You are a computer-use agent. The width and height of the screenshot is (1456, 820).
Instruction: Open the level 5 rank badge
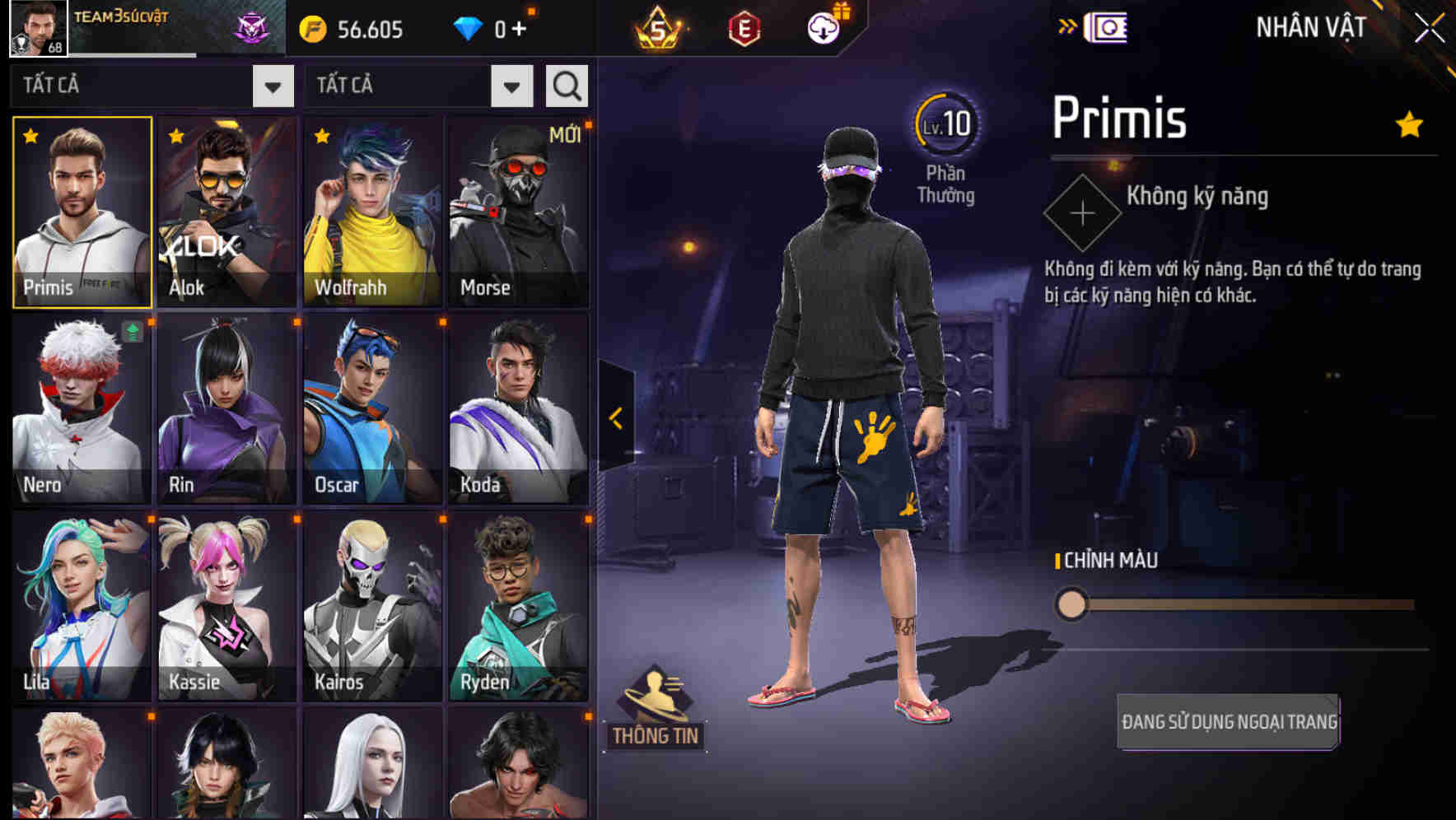pyautogui.click(x=659, y=29)
